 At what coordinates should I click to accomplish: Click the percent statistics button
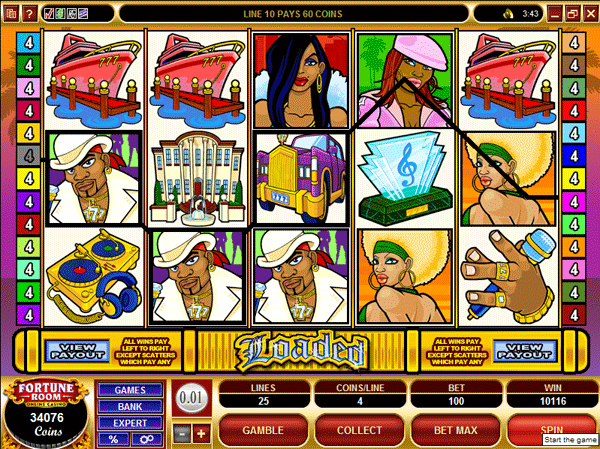click(114, 439)
